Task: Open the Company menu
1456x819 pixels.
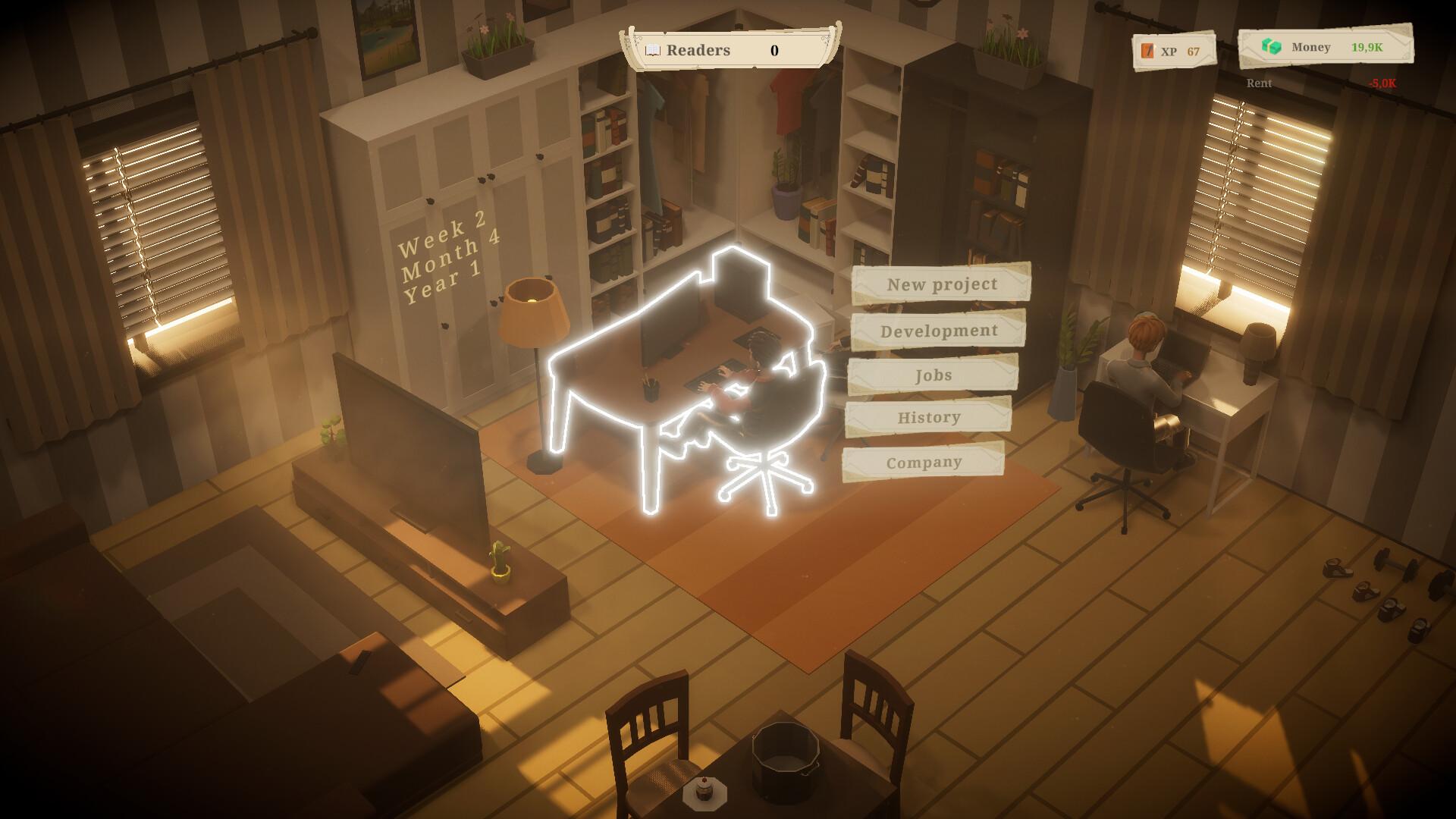Action: (924, 462)
